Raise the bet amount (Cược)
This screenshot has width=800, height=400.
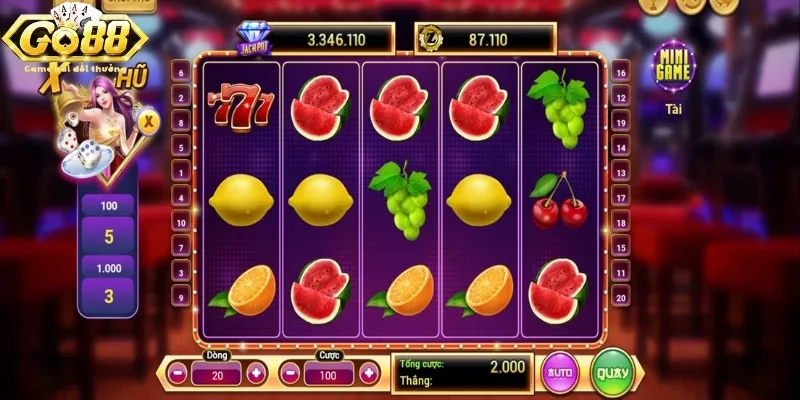[370, 375]
